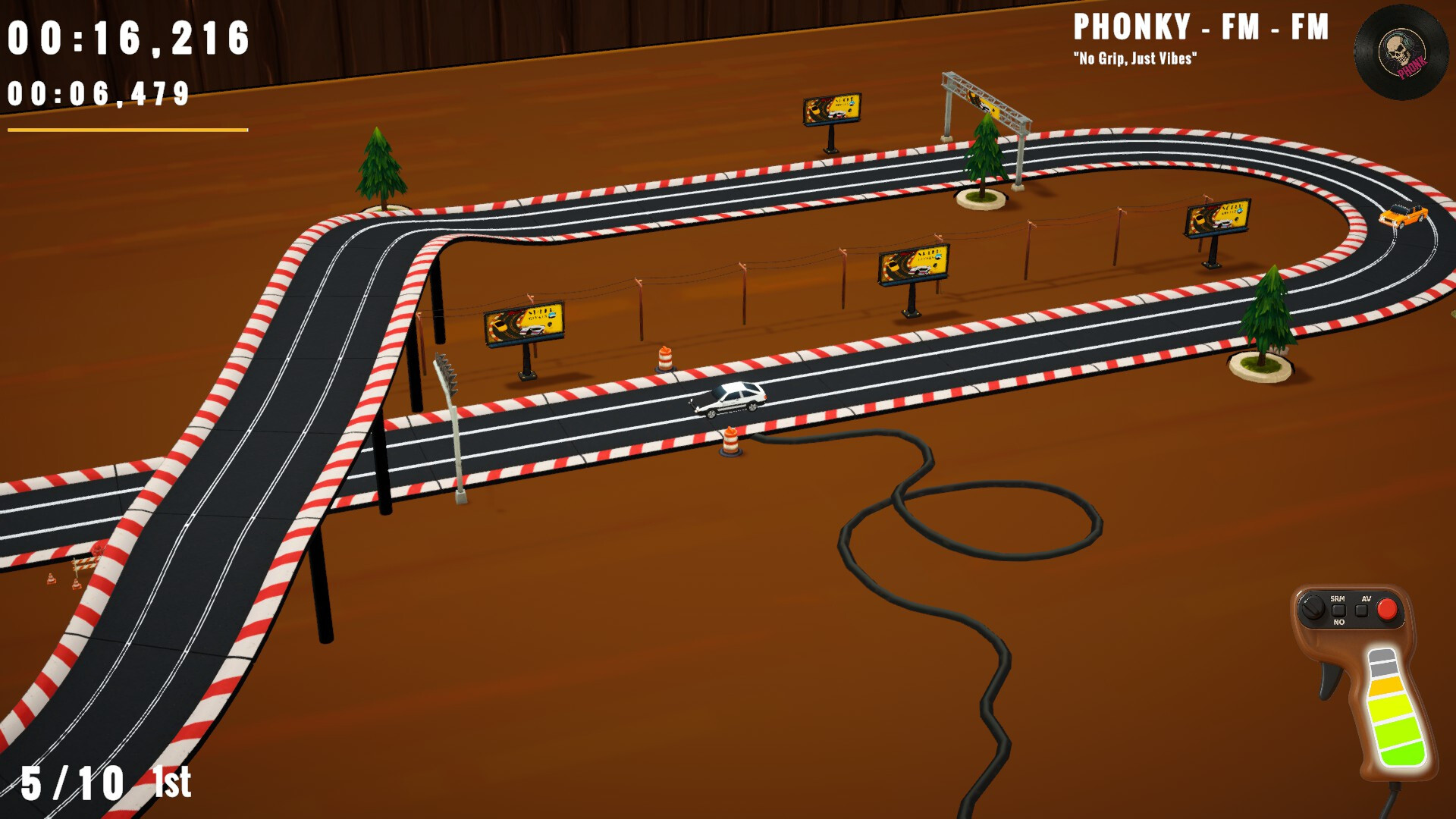Screen dimensions: 1456x819
Task: Click the Speed Rivals billboard on the finish gantry
Action: pos(982,102)
